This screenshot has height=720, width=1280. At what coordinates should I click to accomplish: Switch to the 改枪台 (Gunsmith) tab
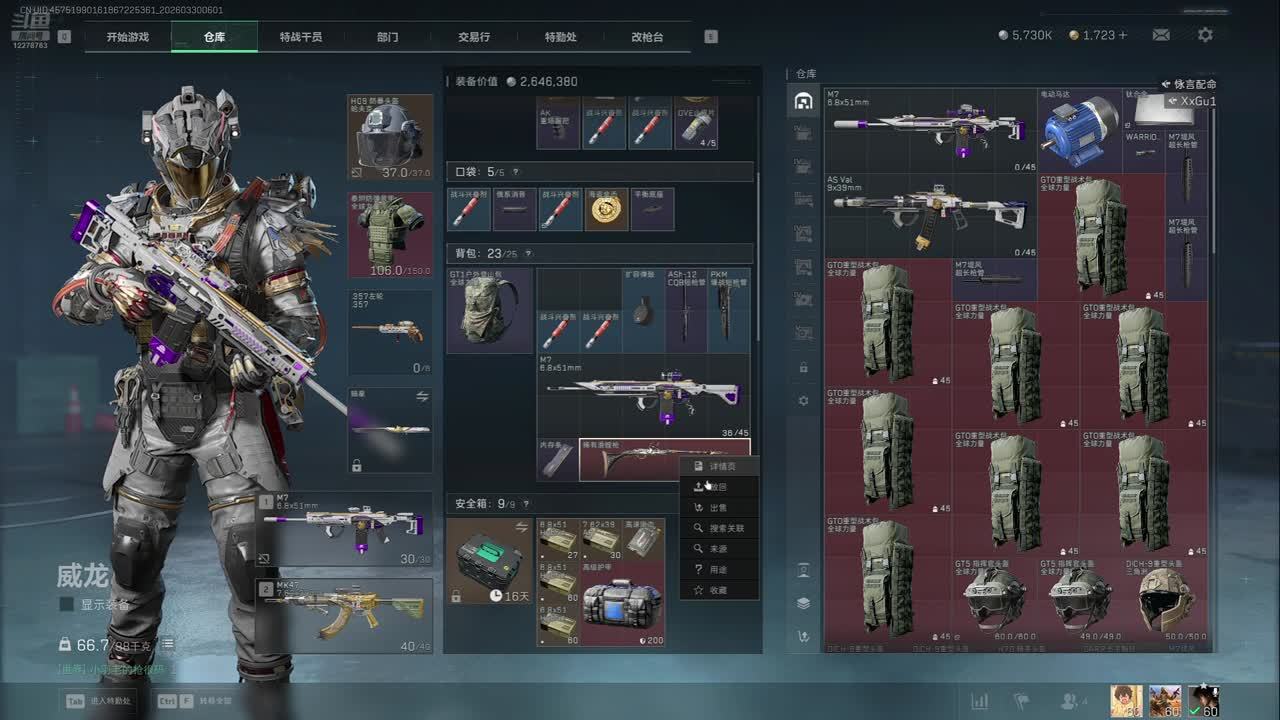pos(647,37)
